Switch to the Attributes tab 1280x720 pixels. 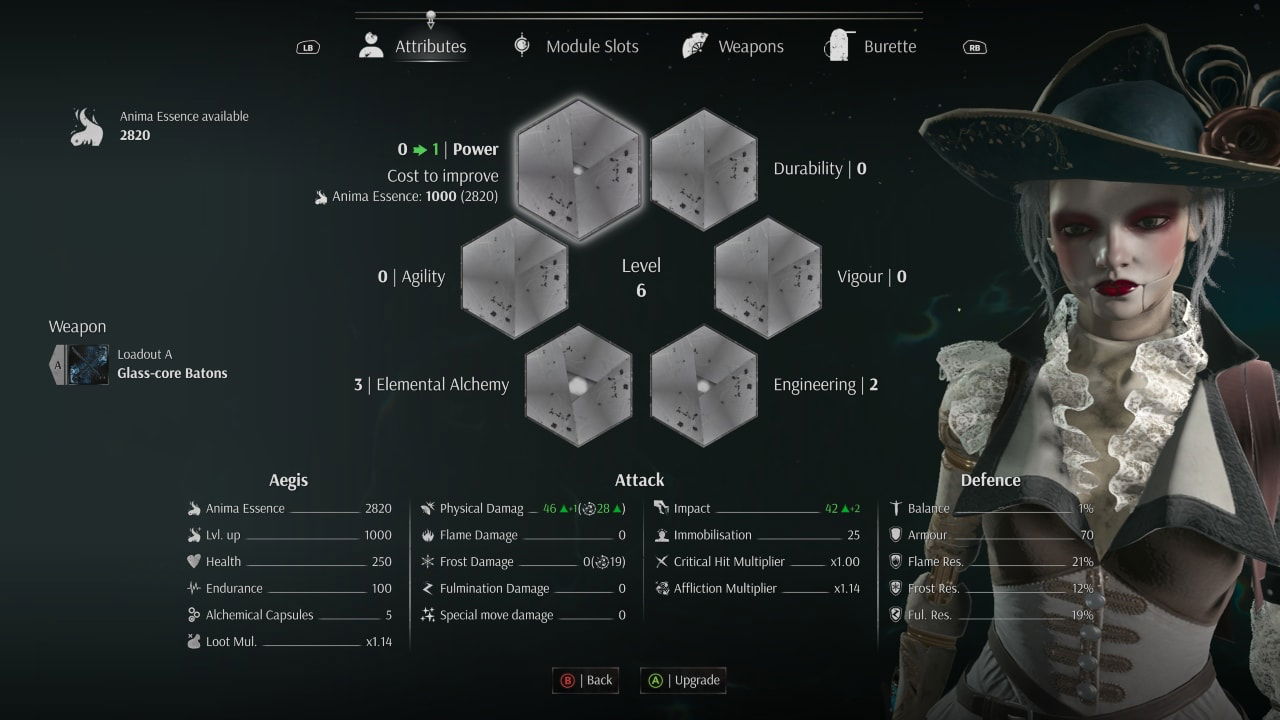tap(413, 46)
